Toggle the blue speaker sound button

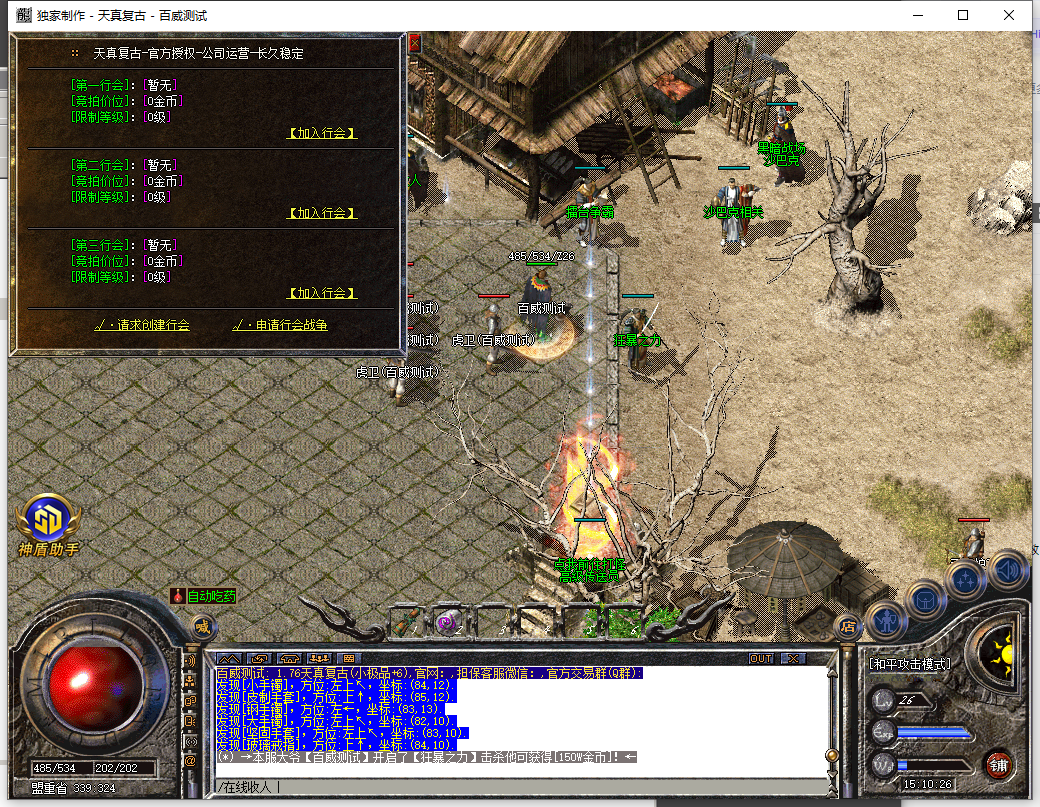point(1008,568)
